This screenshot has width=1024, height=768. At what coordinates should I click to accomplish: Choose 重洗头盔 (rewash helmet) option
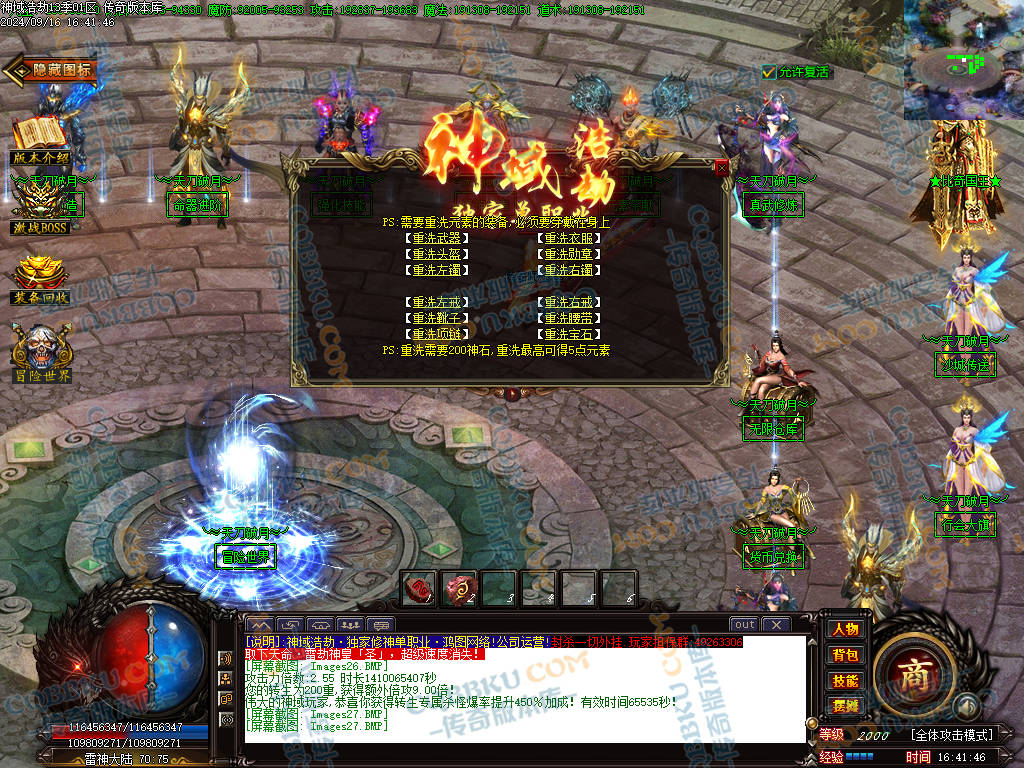coord(439,255)
